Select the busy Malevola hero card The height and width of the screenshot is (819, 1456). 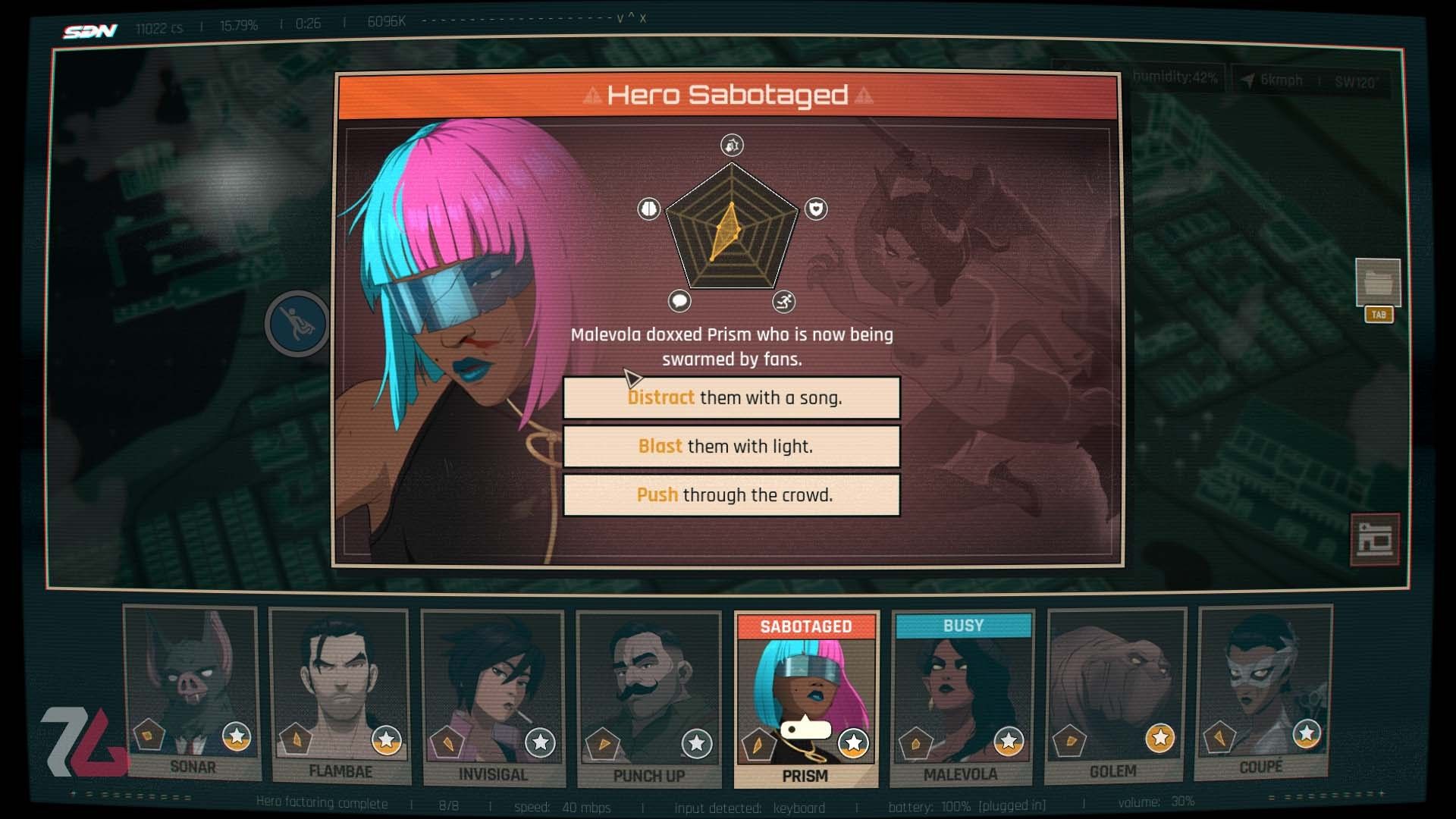[x=962, y=698]
